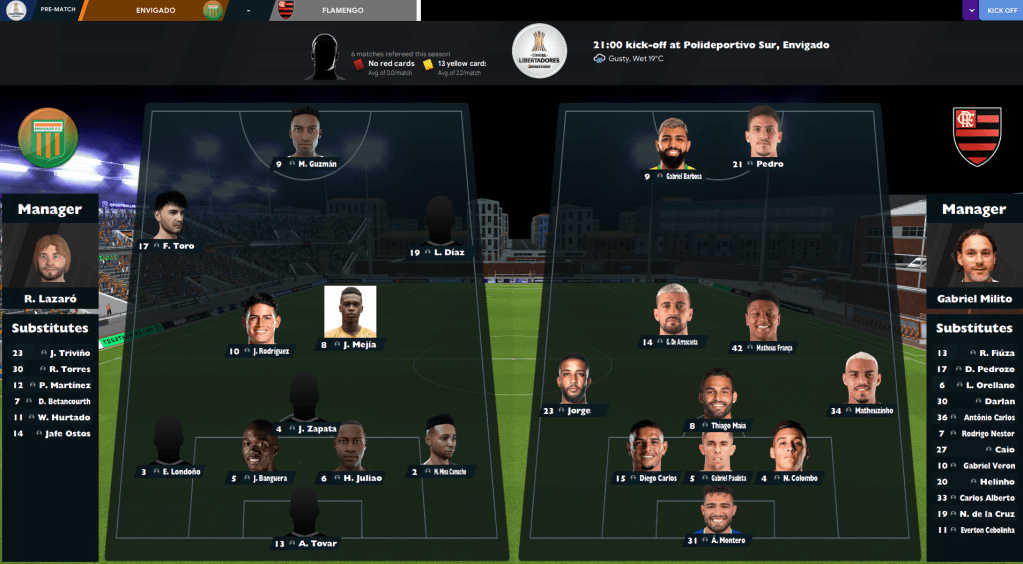1023x564 pixels.
Task: Click the Copa Libertadores competition badge
Action: (x=540, y=51)
